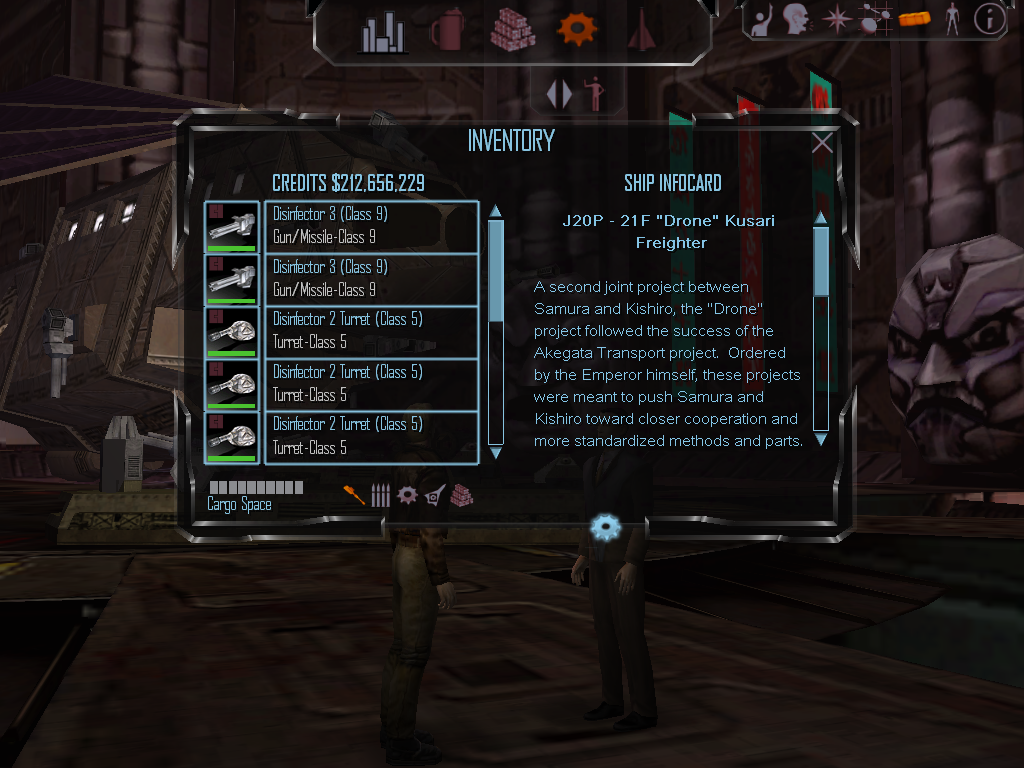Open the information 'i' icon

point(989,19)
